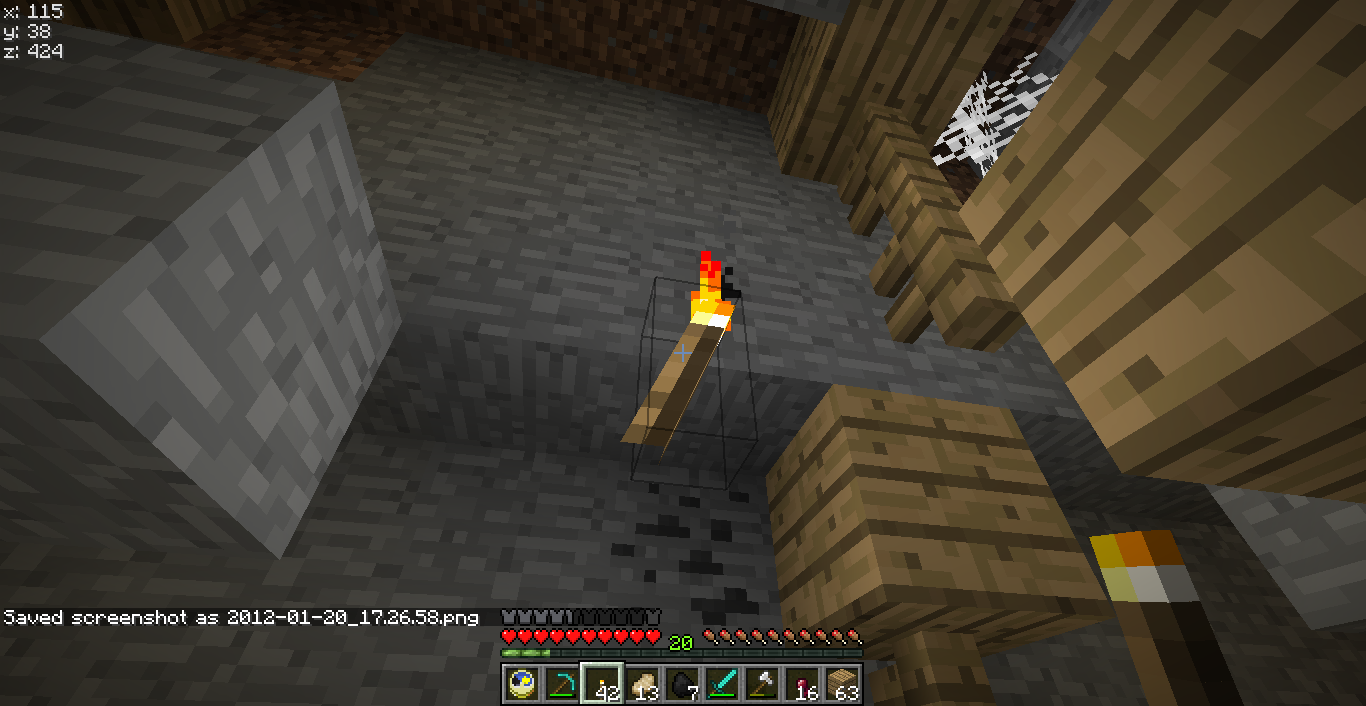This screenshot has height=706, width=1366.
Task: Switch to the iron axe slot
Action: (x=762, y=684)
